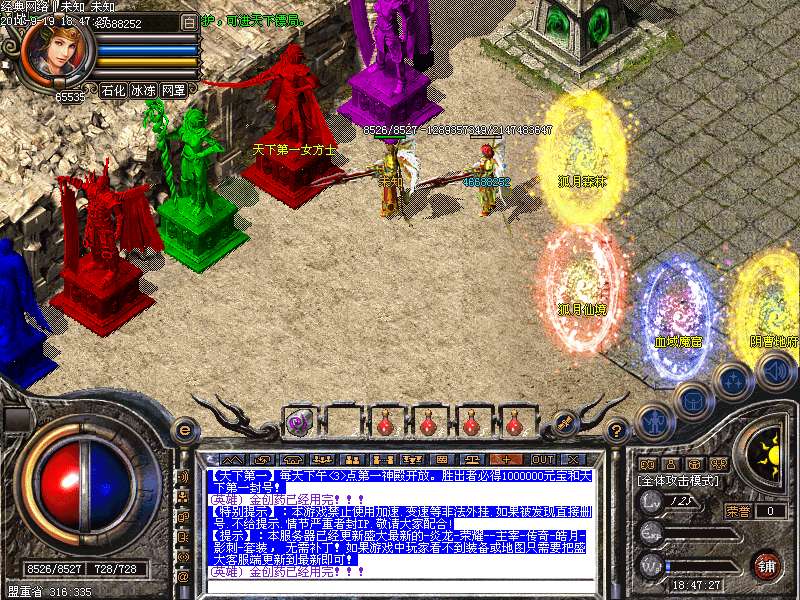
Task: Close the chat toolbar with the X button
Action: point(574,459)
